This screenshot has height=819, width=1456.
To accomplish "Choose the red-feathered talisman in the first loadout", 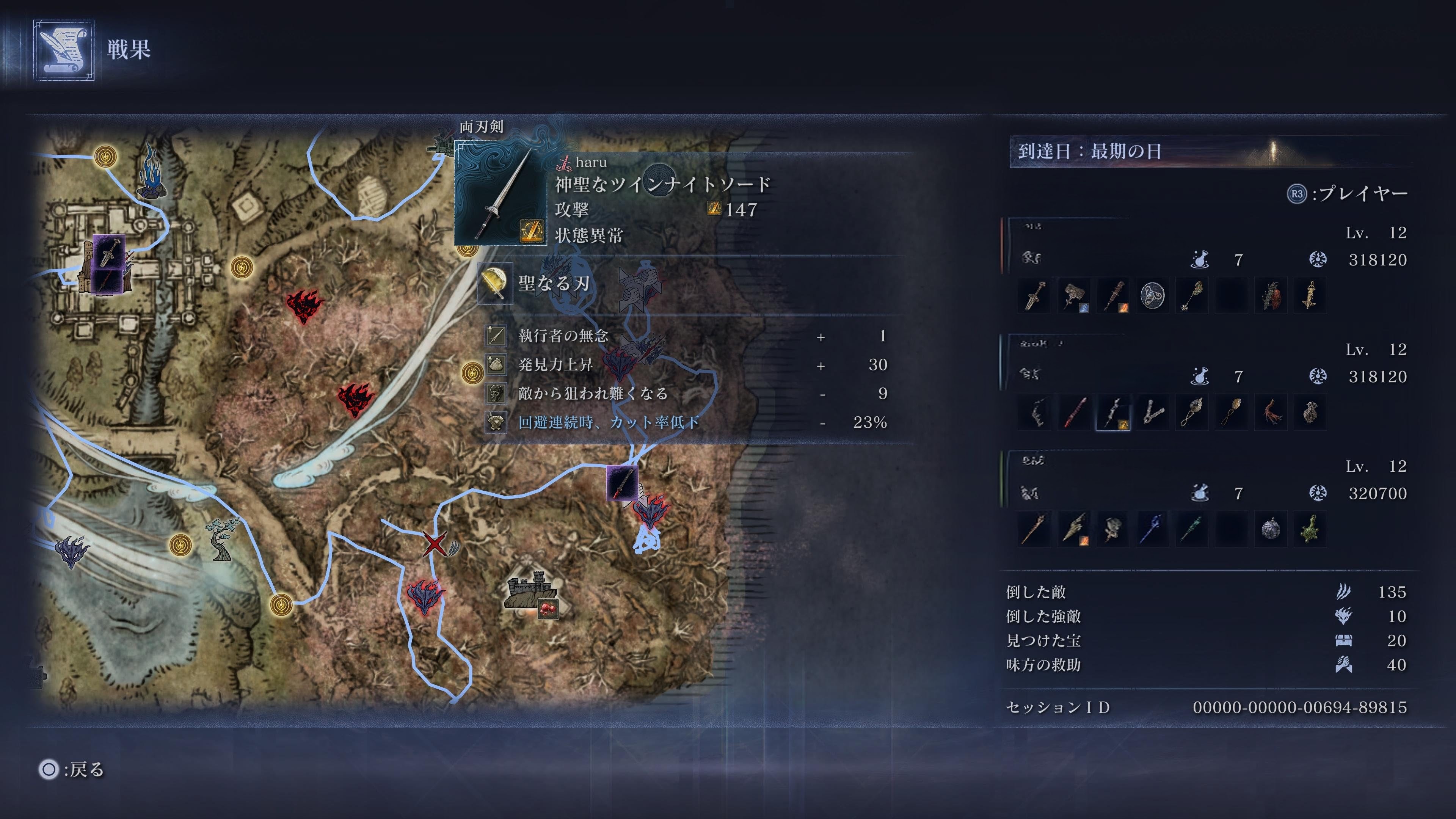I will 1271,296.
